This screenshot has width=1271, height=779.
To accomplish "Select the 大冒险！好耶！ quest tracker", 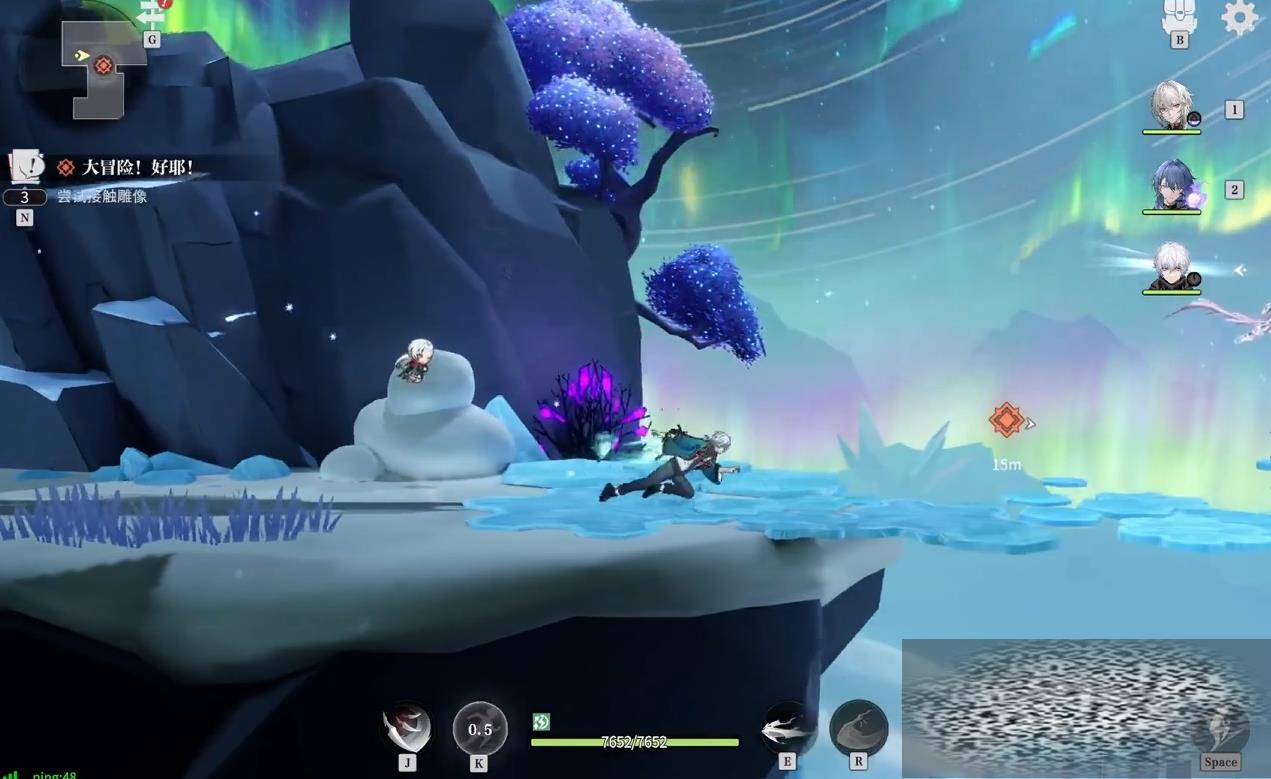I will click(127, 167).
